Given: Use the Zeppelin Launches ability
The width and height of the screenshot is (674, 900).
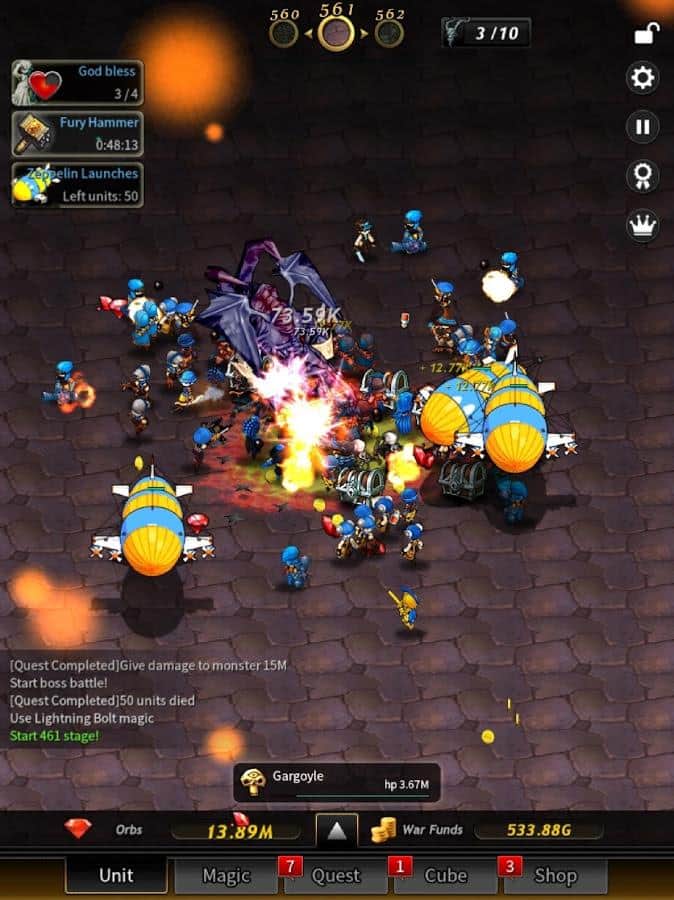Looking at the screenshot, I should tap(78, 185).
